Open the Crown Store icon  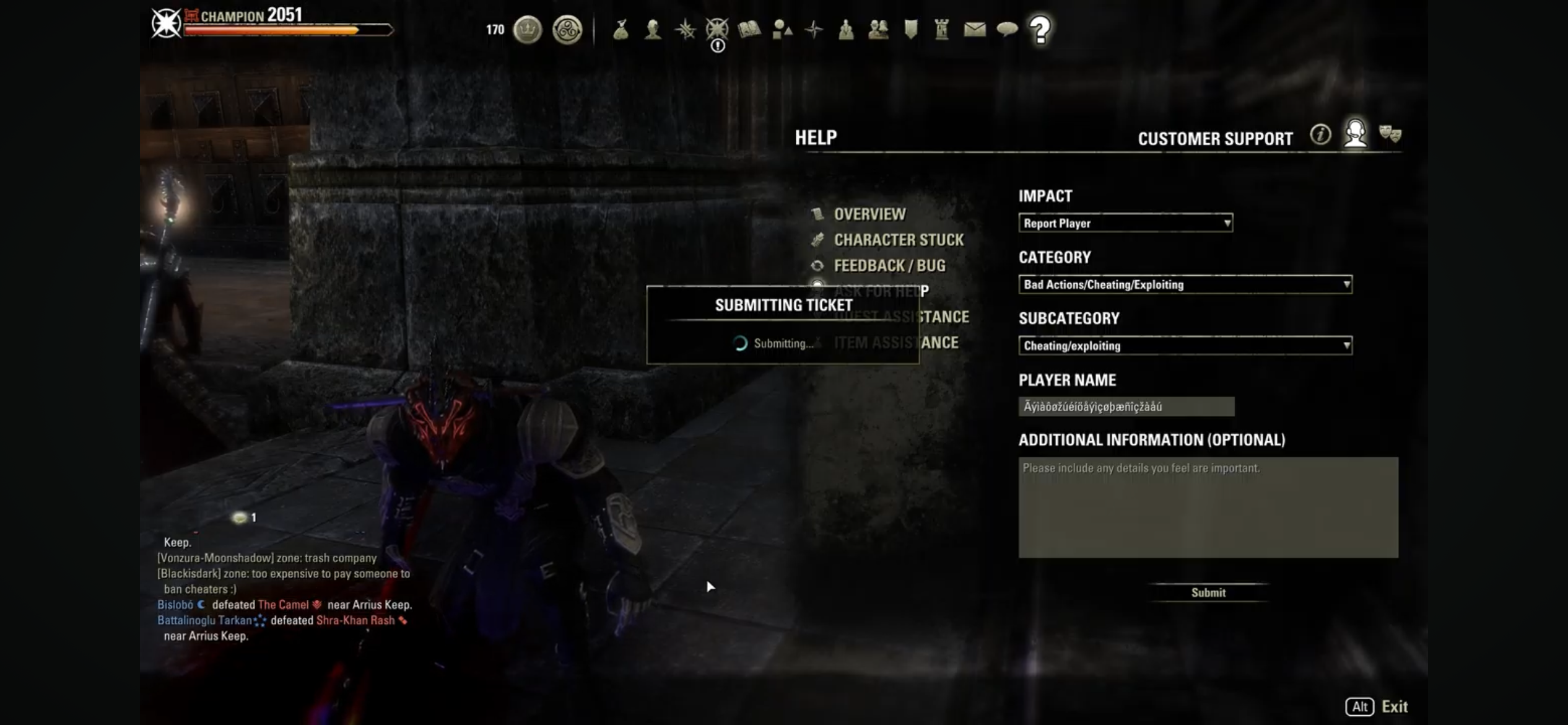pyautogui.click(x=528, y=29)
